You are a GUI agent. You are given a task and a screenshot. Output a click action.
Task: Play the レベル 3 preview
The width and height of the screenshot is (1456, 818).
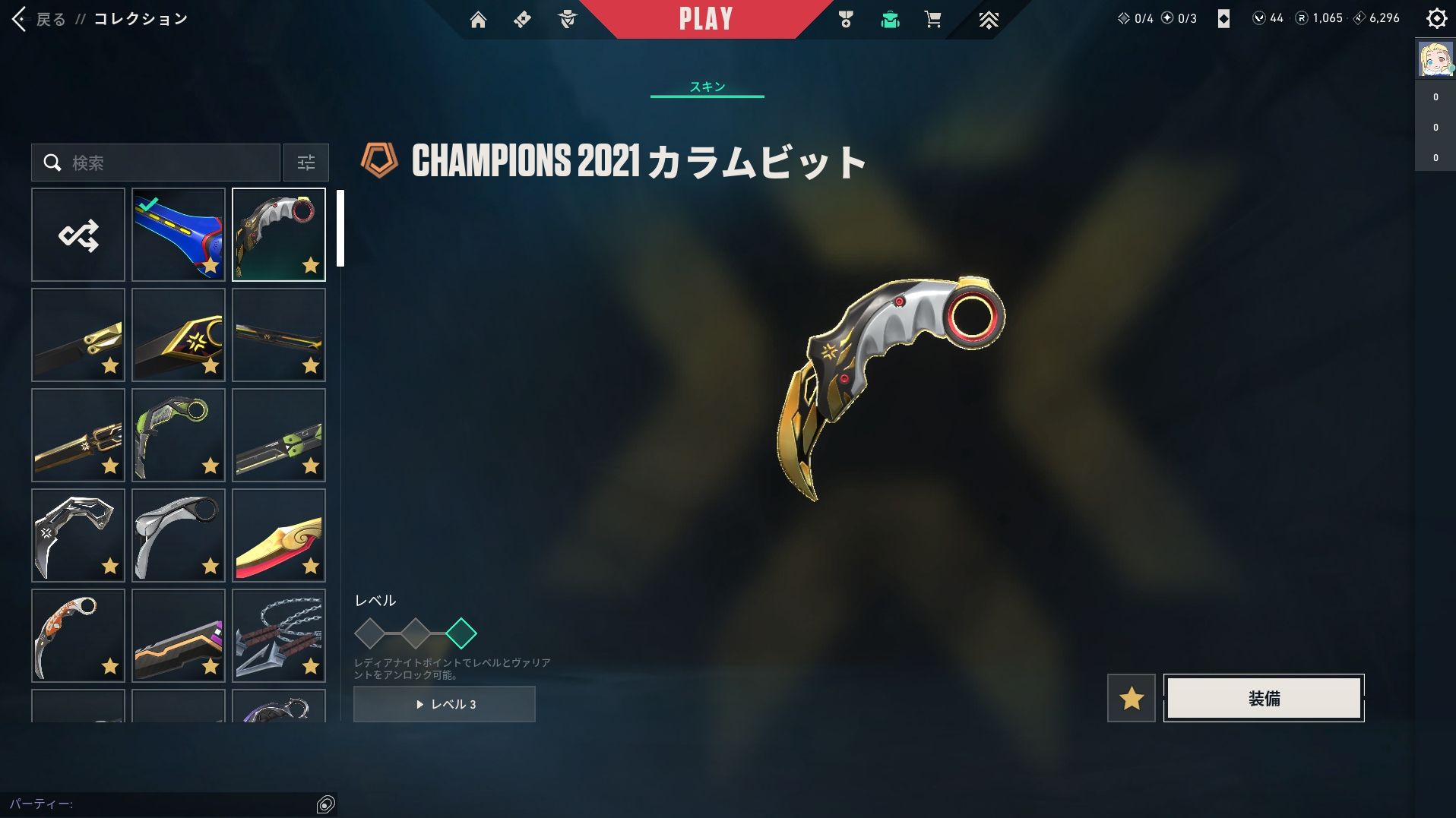click(x=445, y=704)
